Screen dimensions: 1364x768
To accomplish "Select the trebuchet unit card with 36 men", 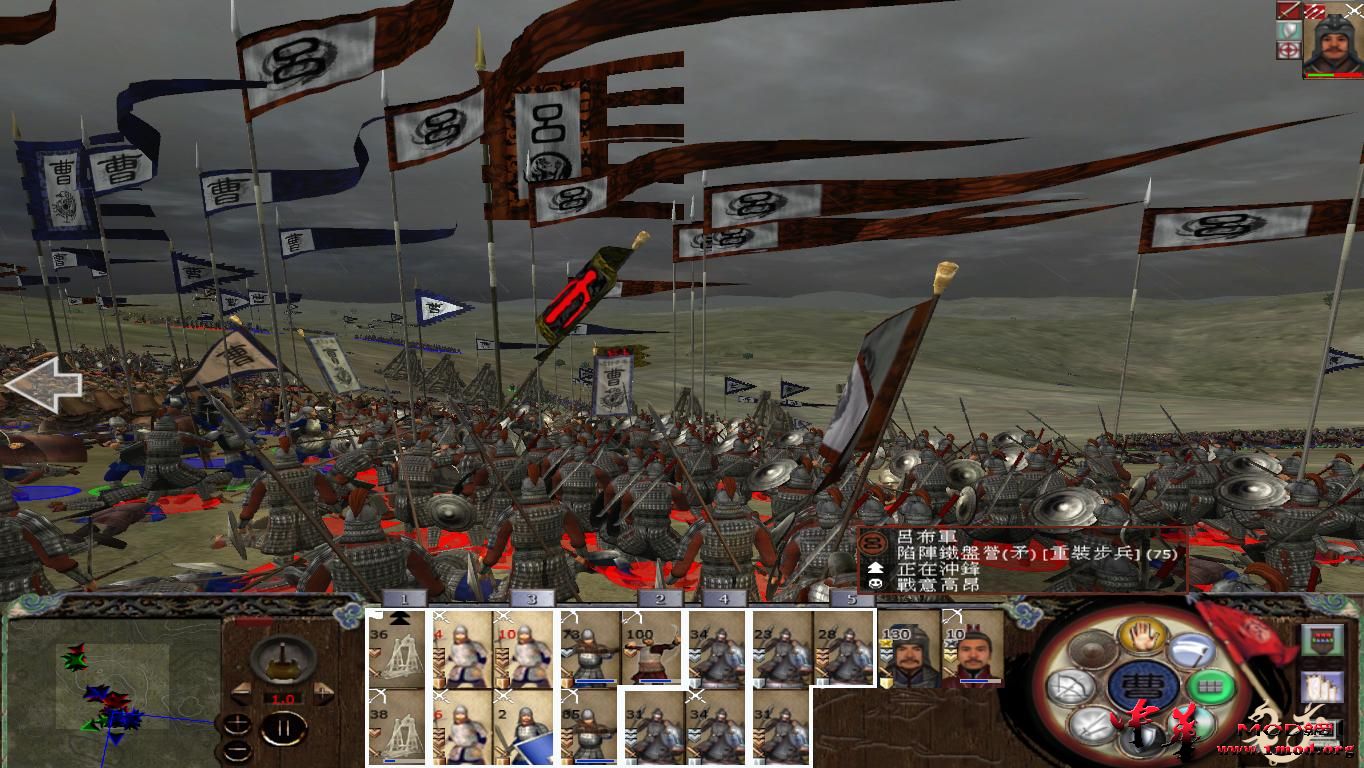I will 398,650.
